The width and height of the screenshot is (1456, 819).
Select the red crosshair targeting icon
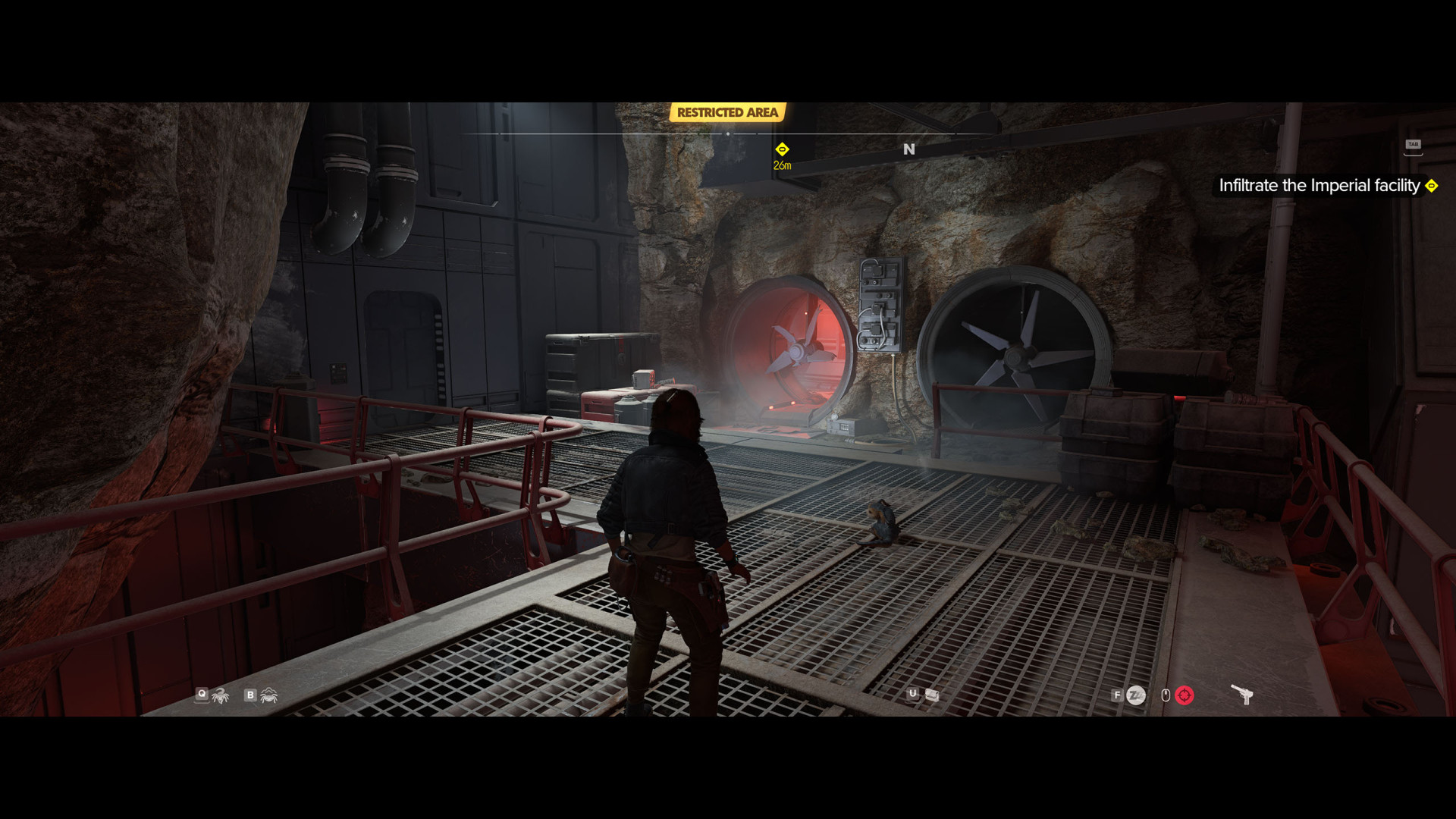click(x=1185, y=695)
